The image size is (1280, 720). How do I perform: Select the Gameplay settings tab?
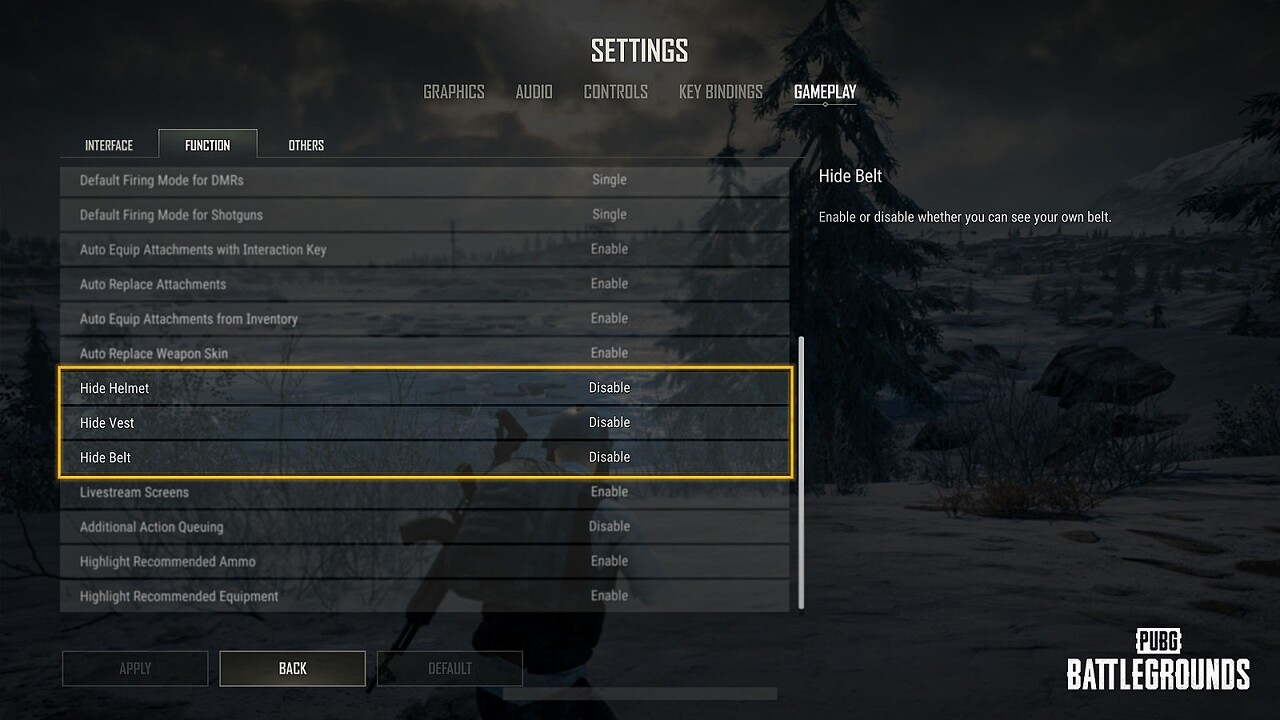(825, 92)
